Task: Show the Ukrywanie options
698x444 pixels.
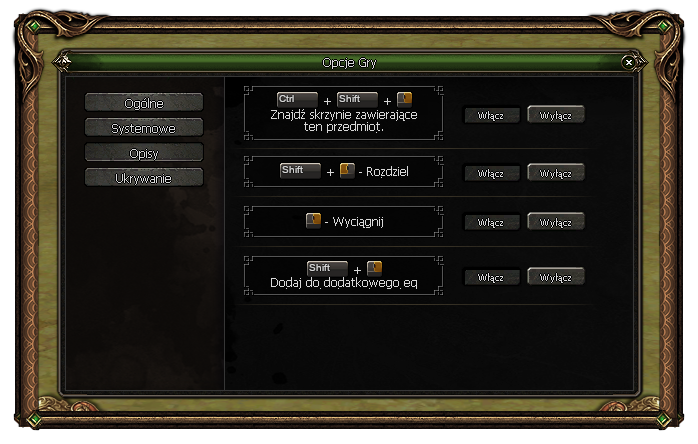Action: pyautogui.click(x=144, y=177)
